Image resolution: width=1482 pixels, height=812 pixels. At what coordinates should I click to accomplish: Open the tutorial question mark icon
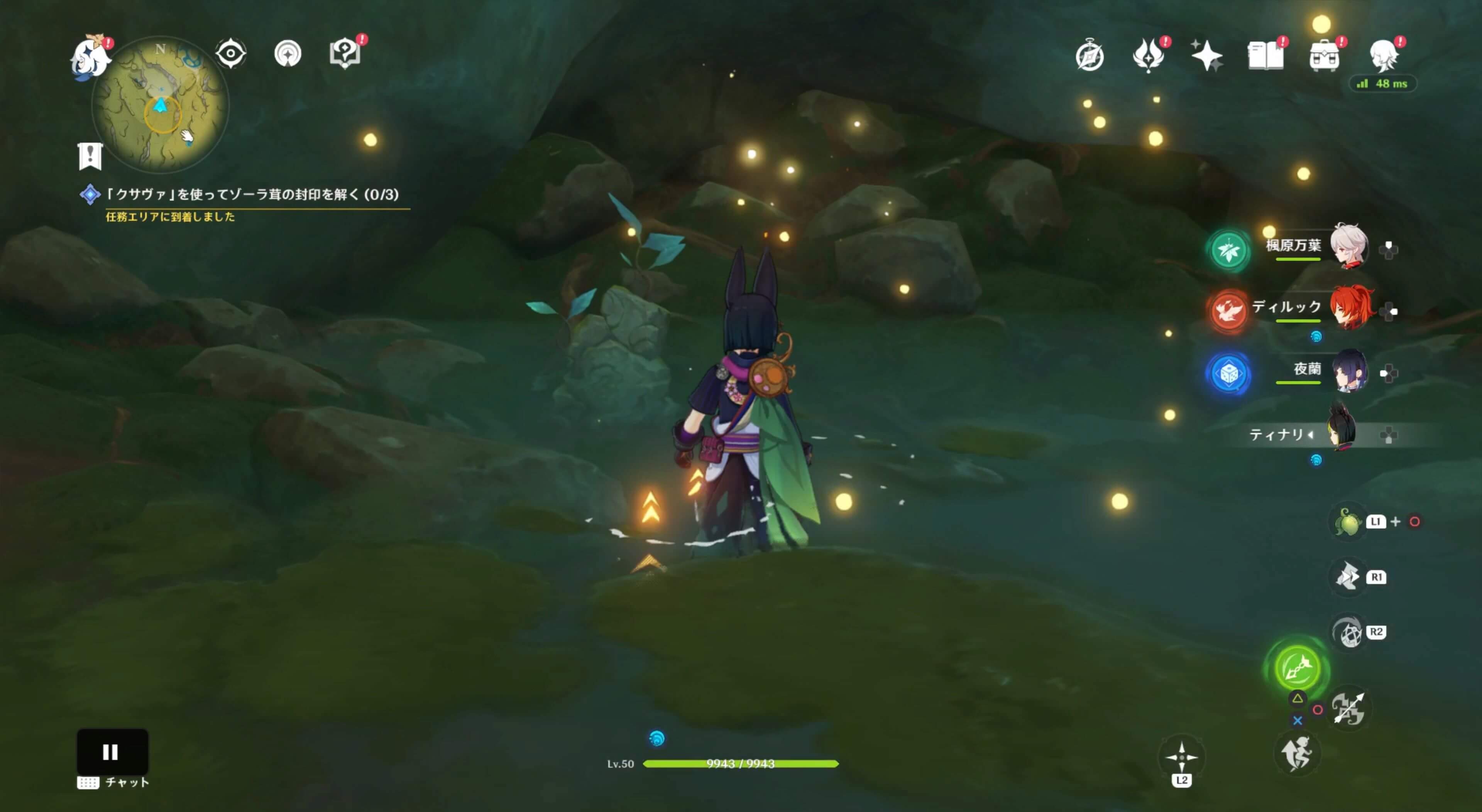coord(345,54)
